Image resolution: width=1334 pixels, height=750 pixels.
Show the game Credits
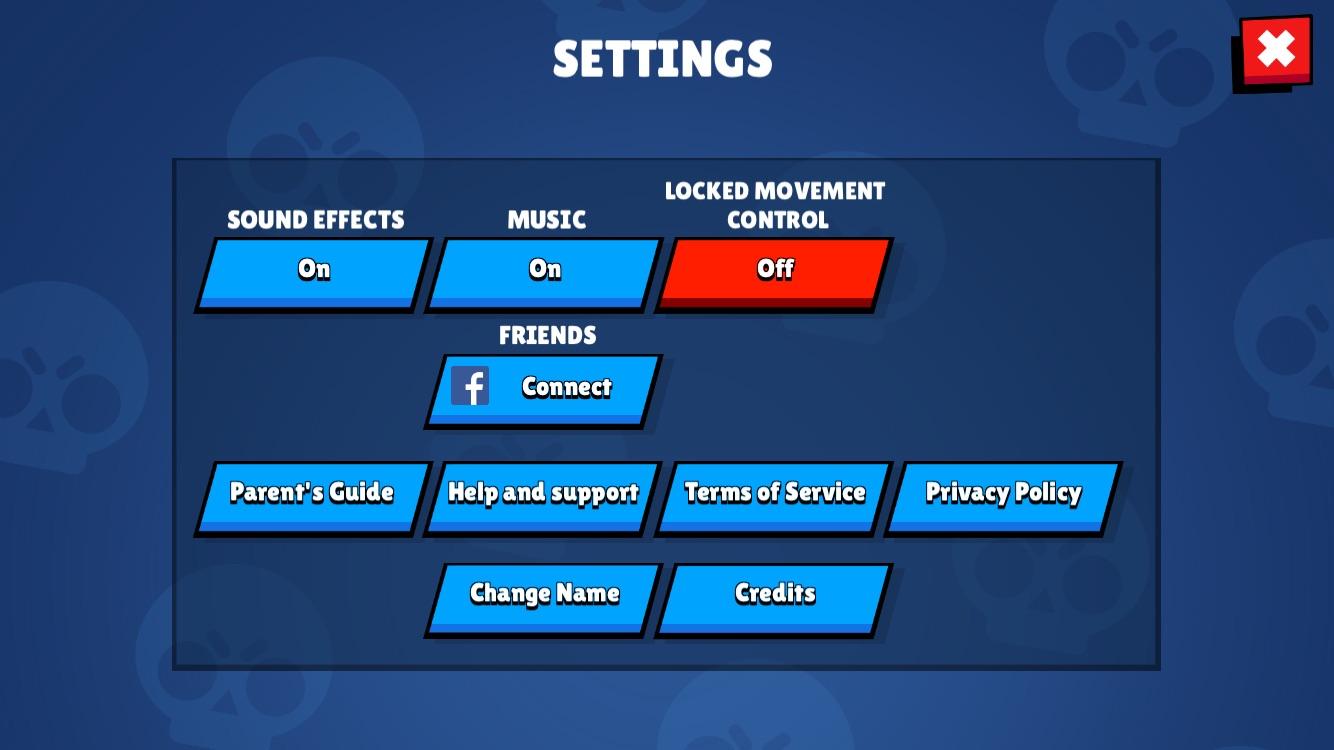775,593
